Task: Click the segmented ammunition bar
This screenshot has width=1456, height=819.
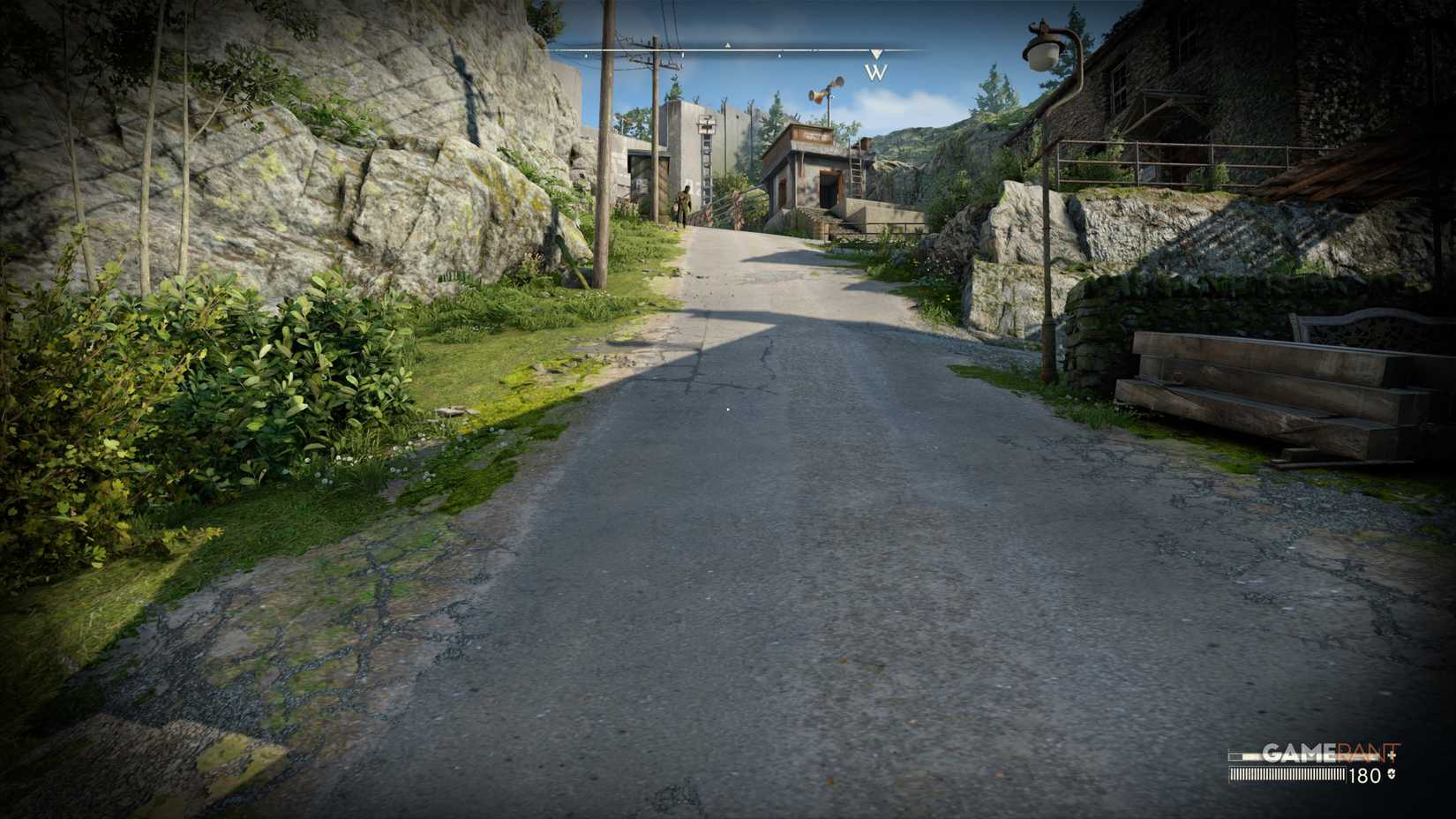Action: 1288,775
